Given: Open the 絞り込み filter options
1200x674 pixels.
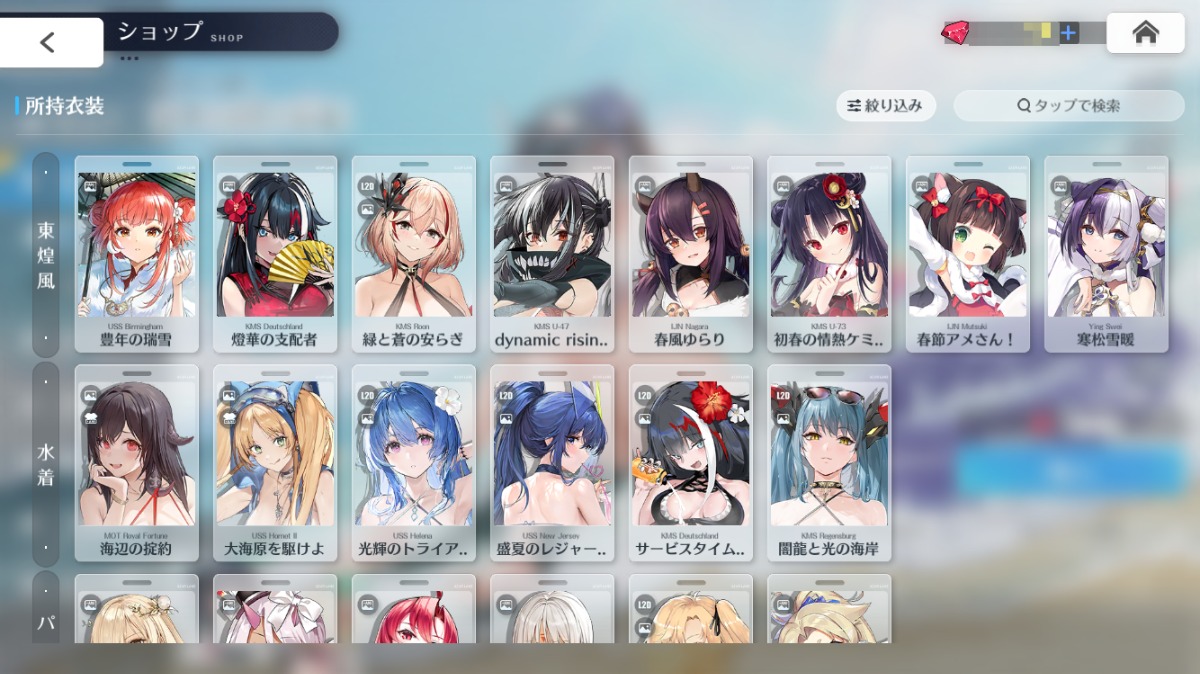Looking at the screenshot, I should tap(885, 105).
